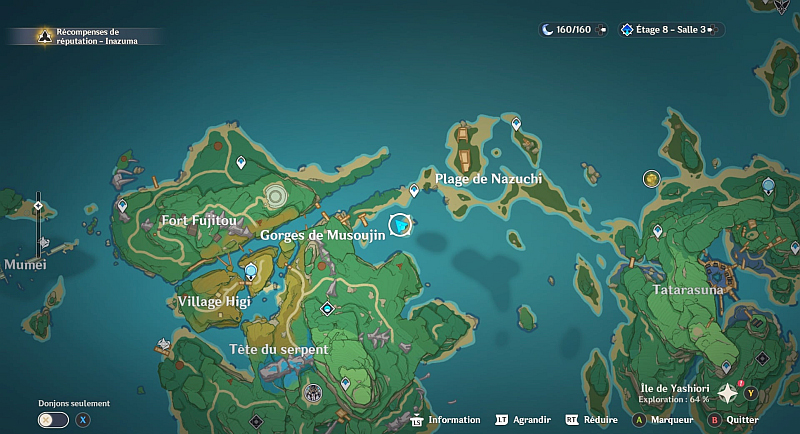Select the Statue of the Seven at Village Higi
Viewport: 800px width, 434px height.
tap(250, 270)
